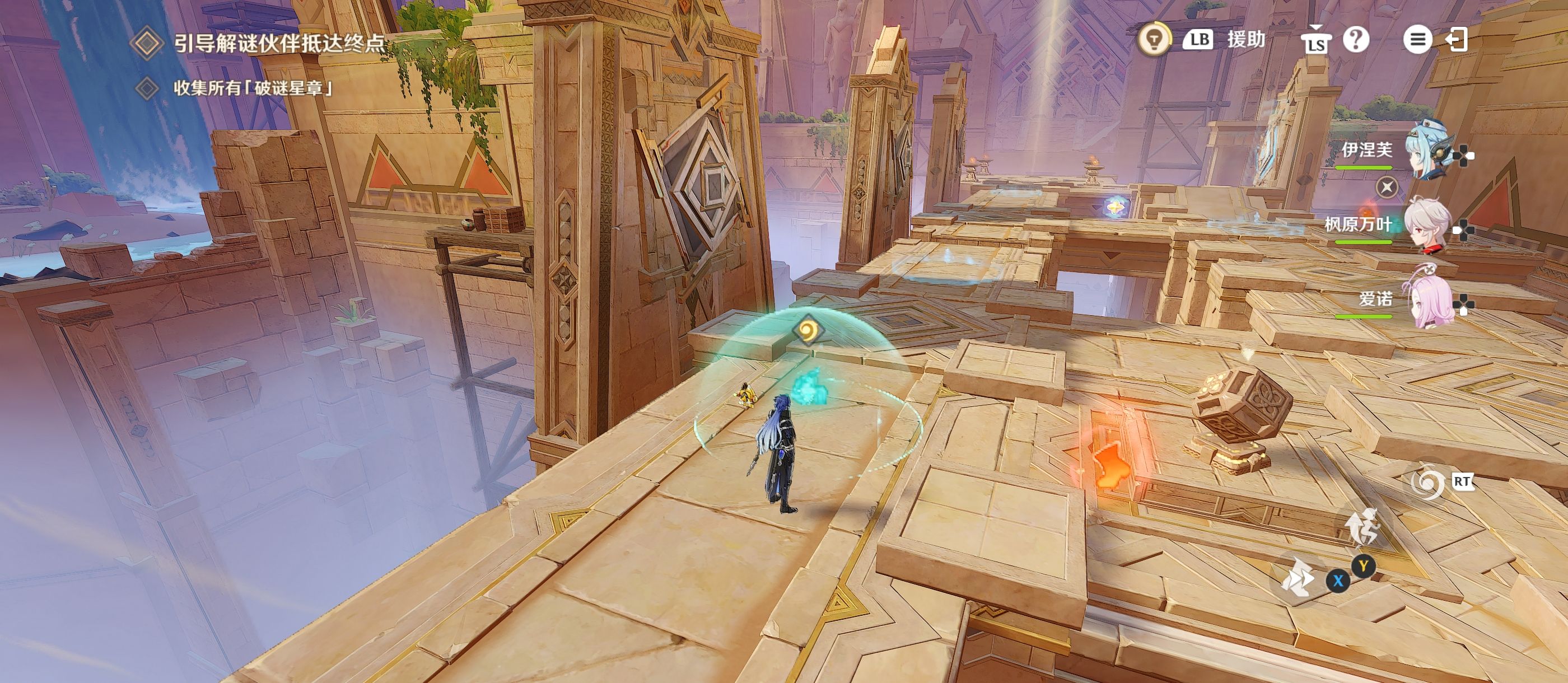
Task: Select the 引导解谜伙伴抵达终点 objective
Action: tap(279, 43)
